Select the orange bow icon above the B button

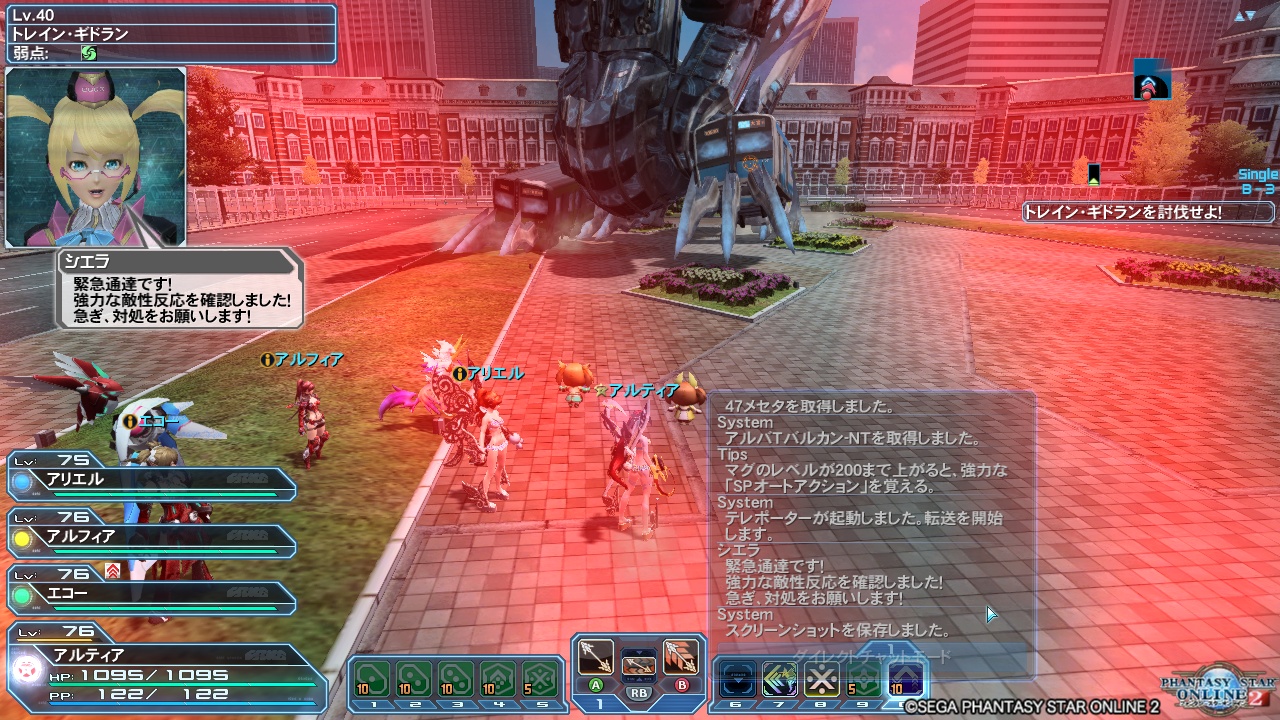tap(682, 657)
